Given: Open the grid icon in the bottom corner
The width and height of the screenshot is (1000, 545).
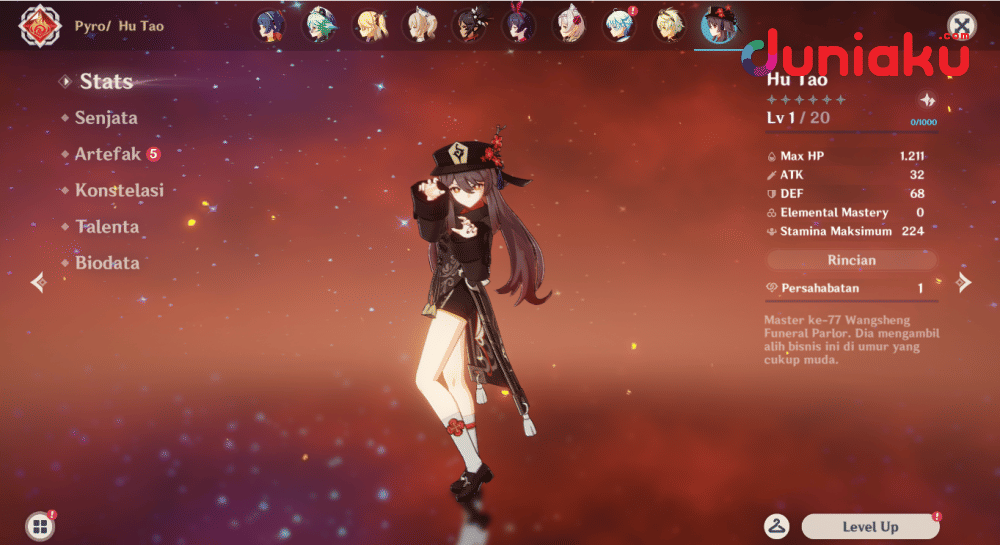Looking at the screenshot, I should coord(39,527).
